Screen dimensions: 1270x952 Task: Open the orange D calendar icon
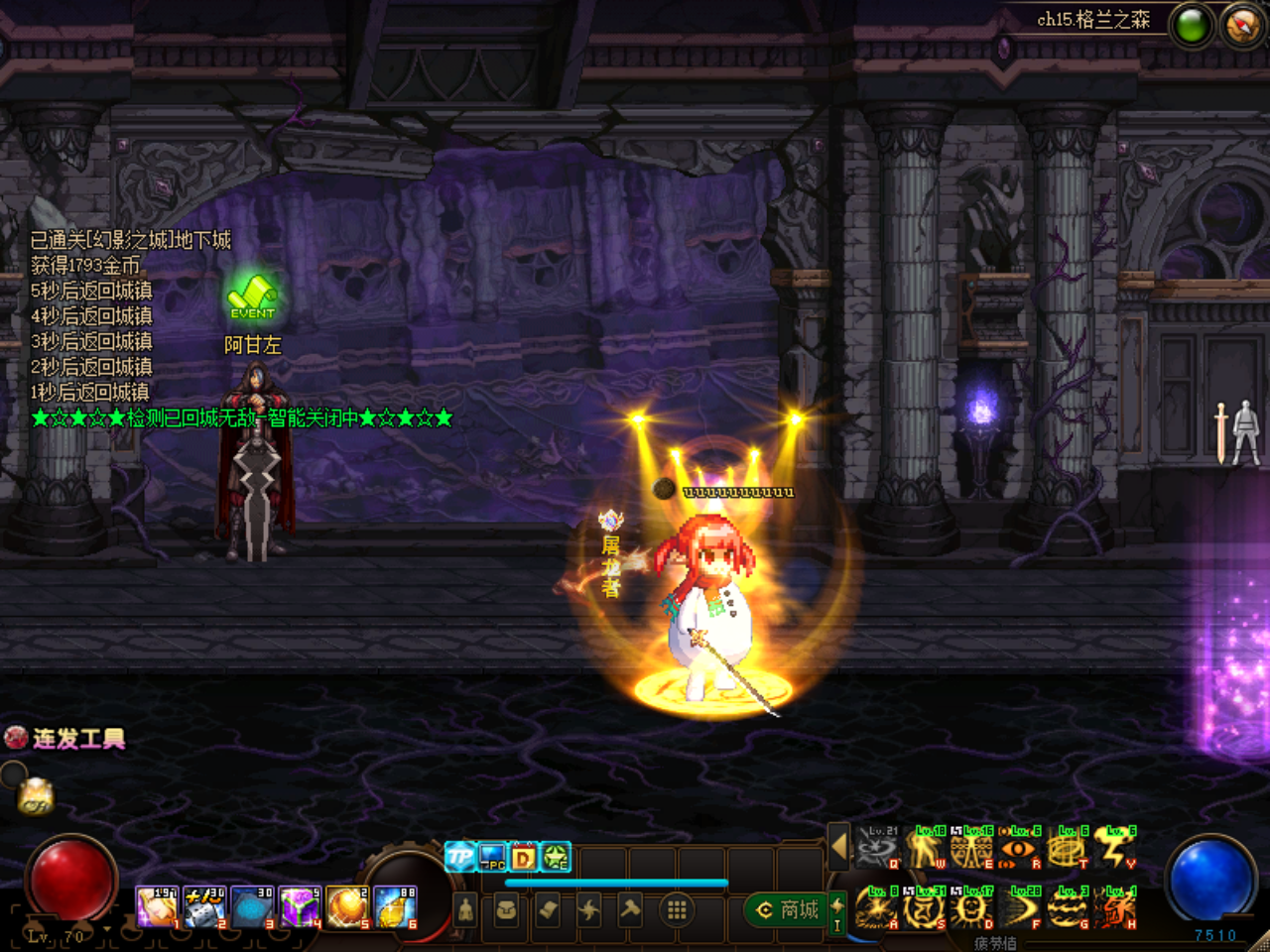click(524, 856)
